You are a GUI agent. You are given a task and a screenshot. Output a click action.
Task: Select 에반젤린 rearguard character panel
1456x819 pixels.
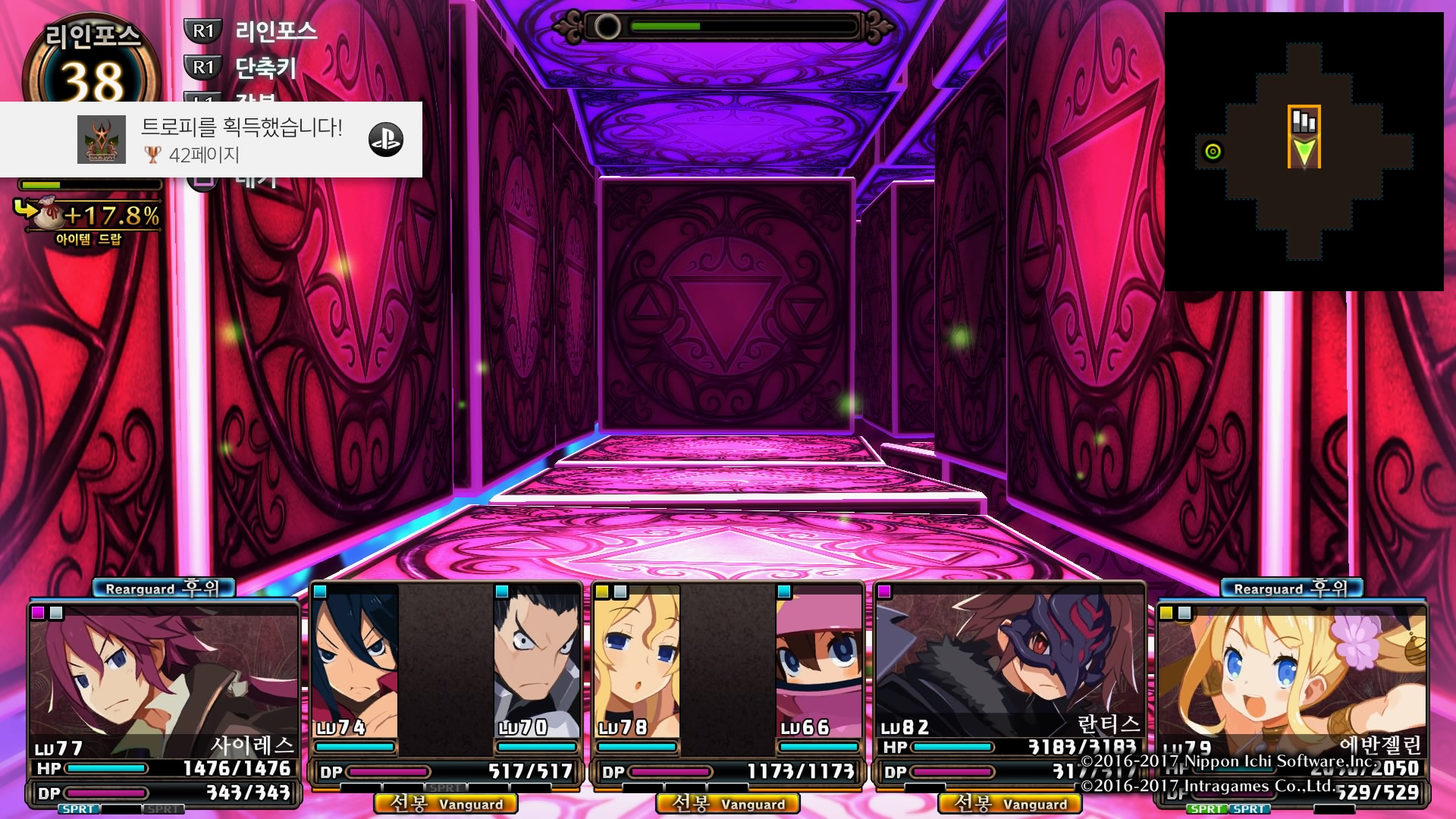pos(1291,682)
